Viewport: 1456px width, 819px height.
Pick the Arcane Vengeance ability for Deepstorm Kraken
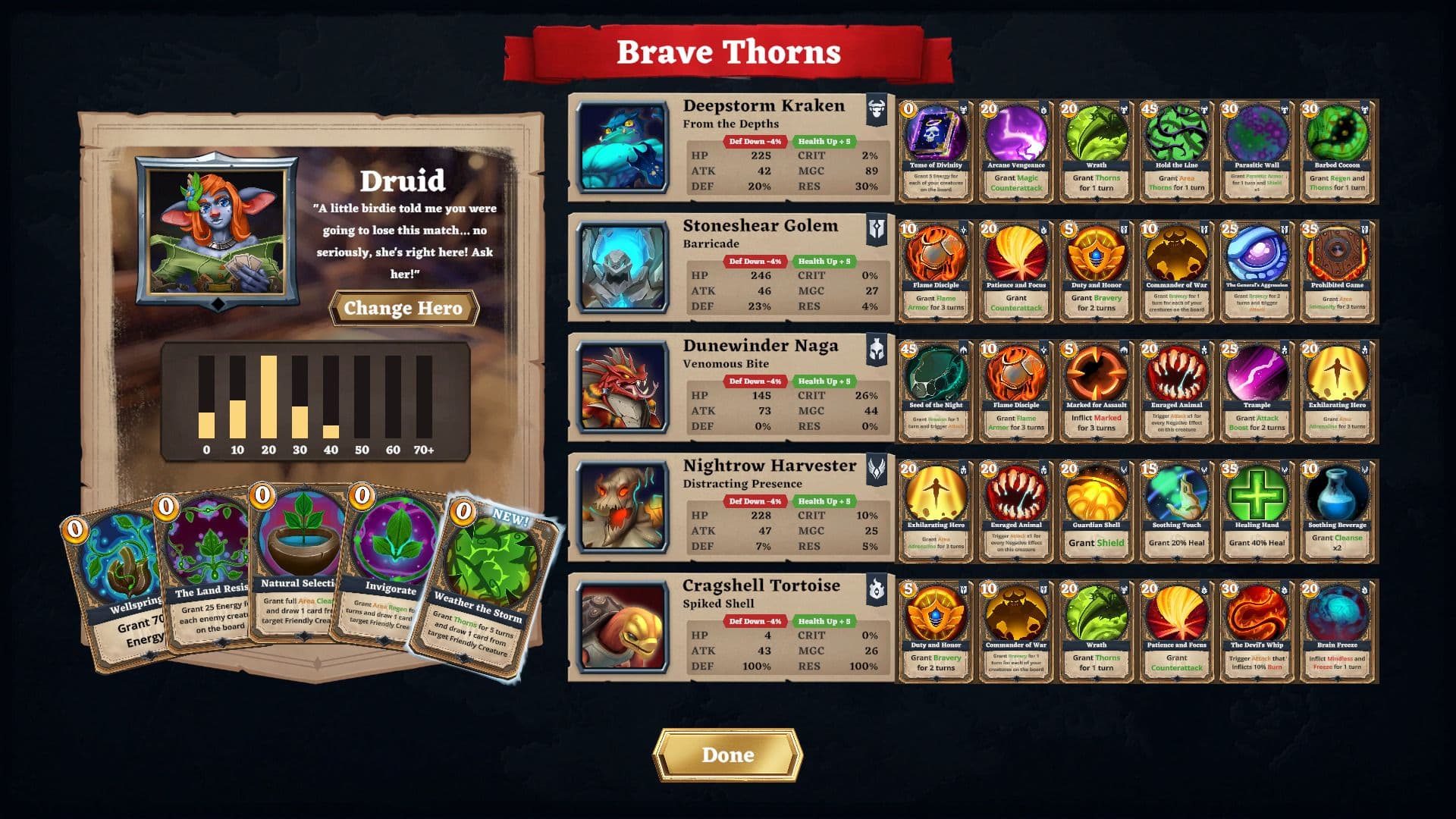pos(1015,150)
